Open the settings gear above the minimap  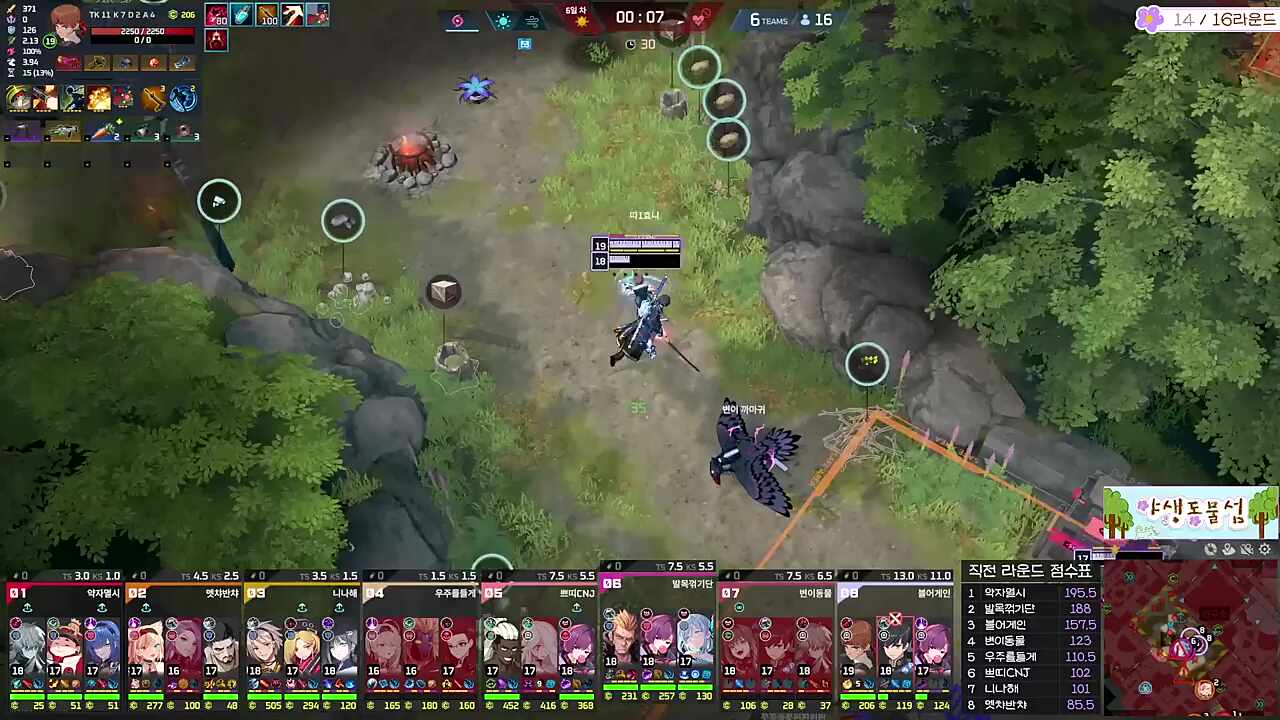[x=1263, y=550]
